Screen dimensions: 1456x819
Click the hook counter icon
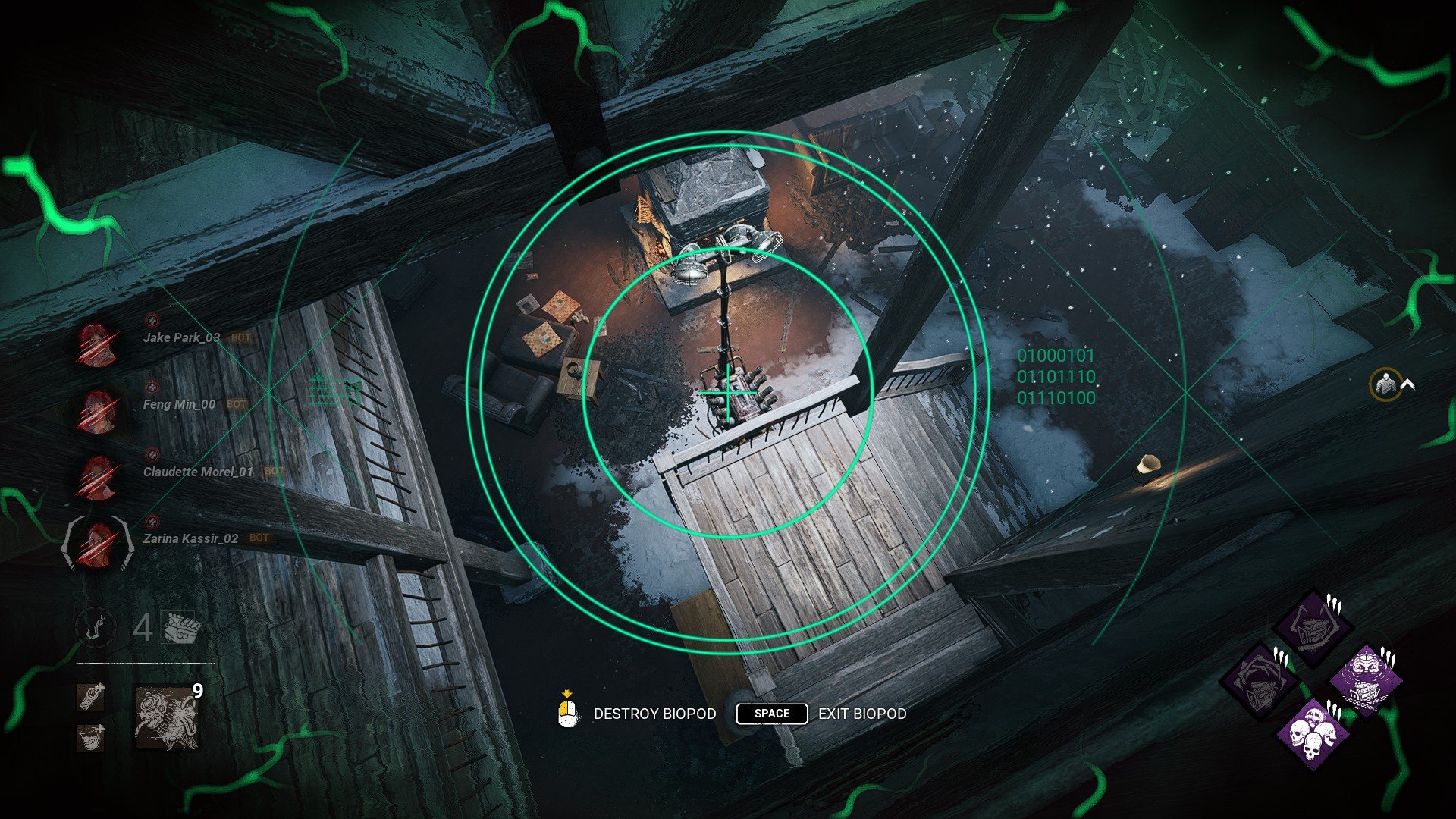pos(96,627)
